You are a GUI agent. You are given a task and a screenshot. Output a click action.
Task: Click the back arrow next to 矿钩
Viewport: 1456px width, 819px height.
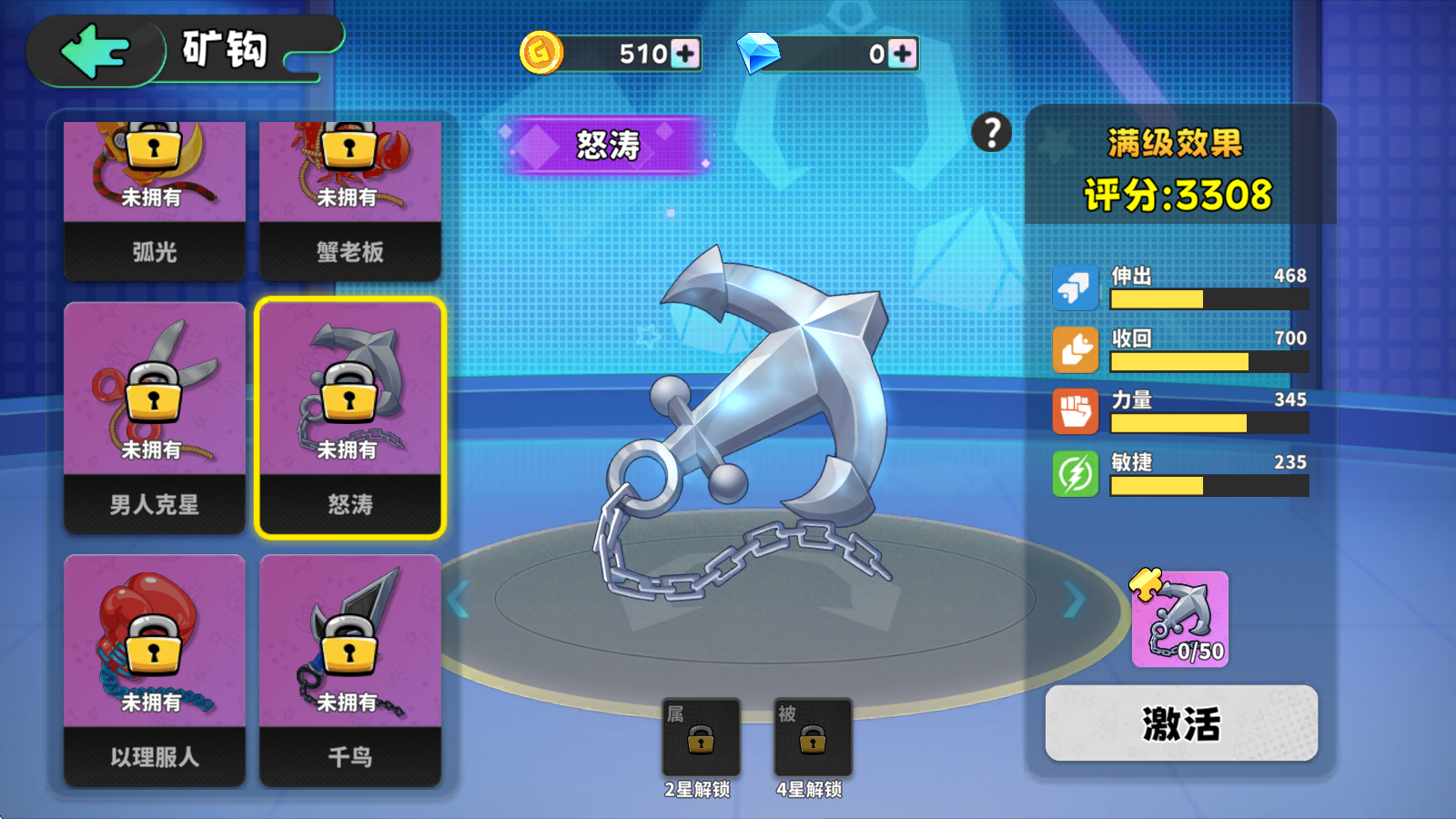(94, 50)
